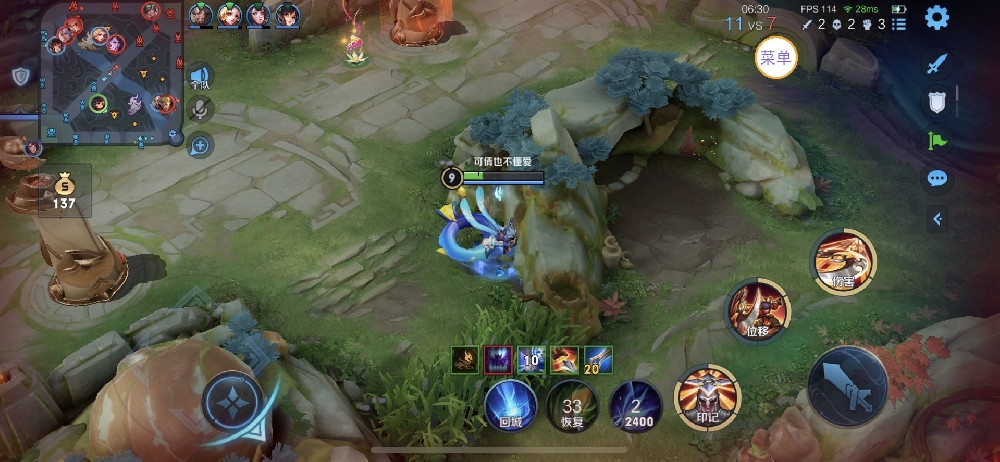Send the shield defend signal
Image resolution: width=1000 pixels, height=462 pixels.
pos(937,102)
